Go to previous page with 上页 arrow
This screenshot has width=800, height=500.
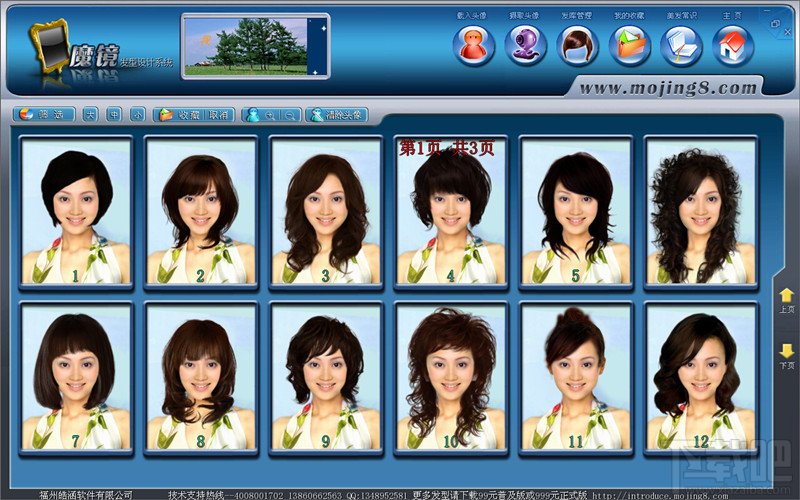787,298
